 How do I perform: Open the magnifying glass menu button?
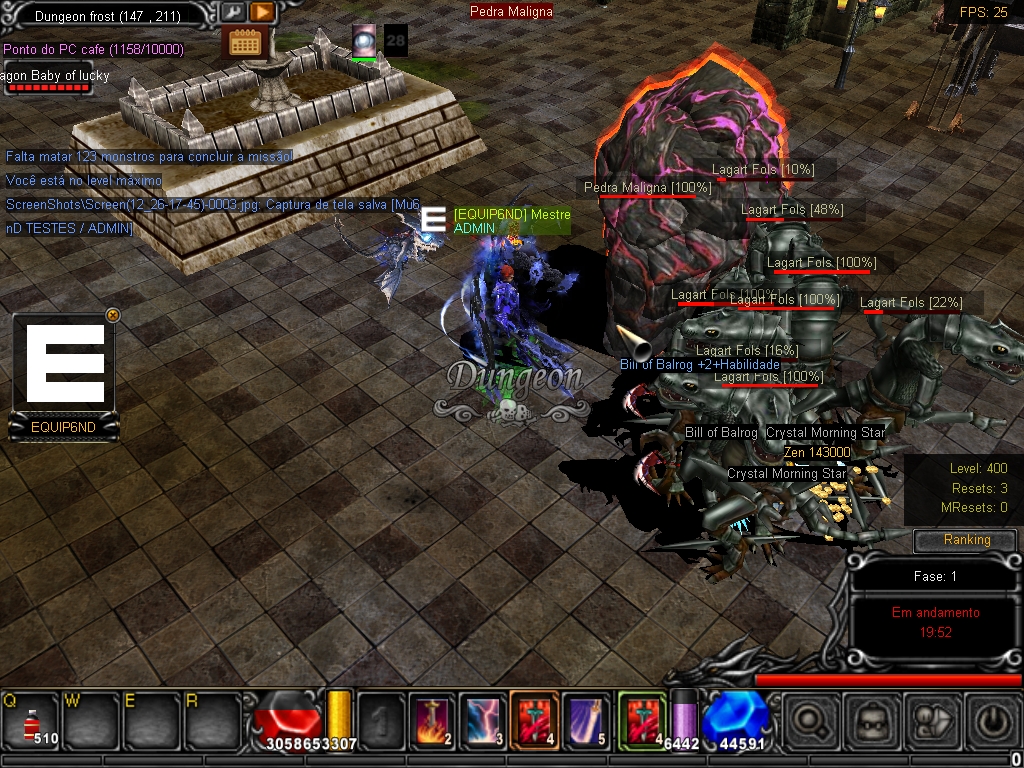[810, 721]
